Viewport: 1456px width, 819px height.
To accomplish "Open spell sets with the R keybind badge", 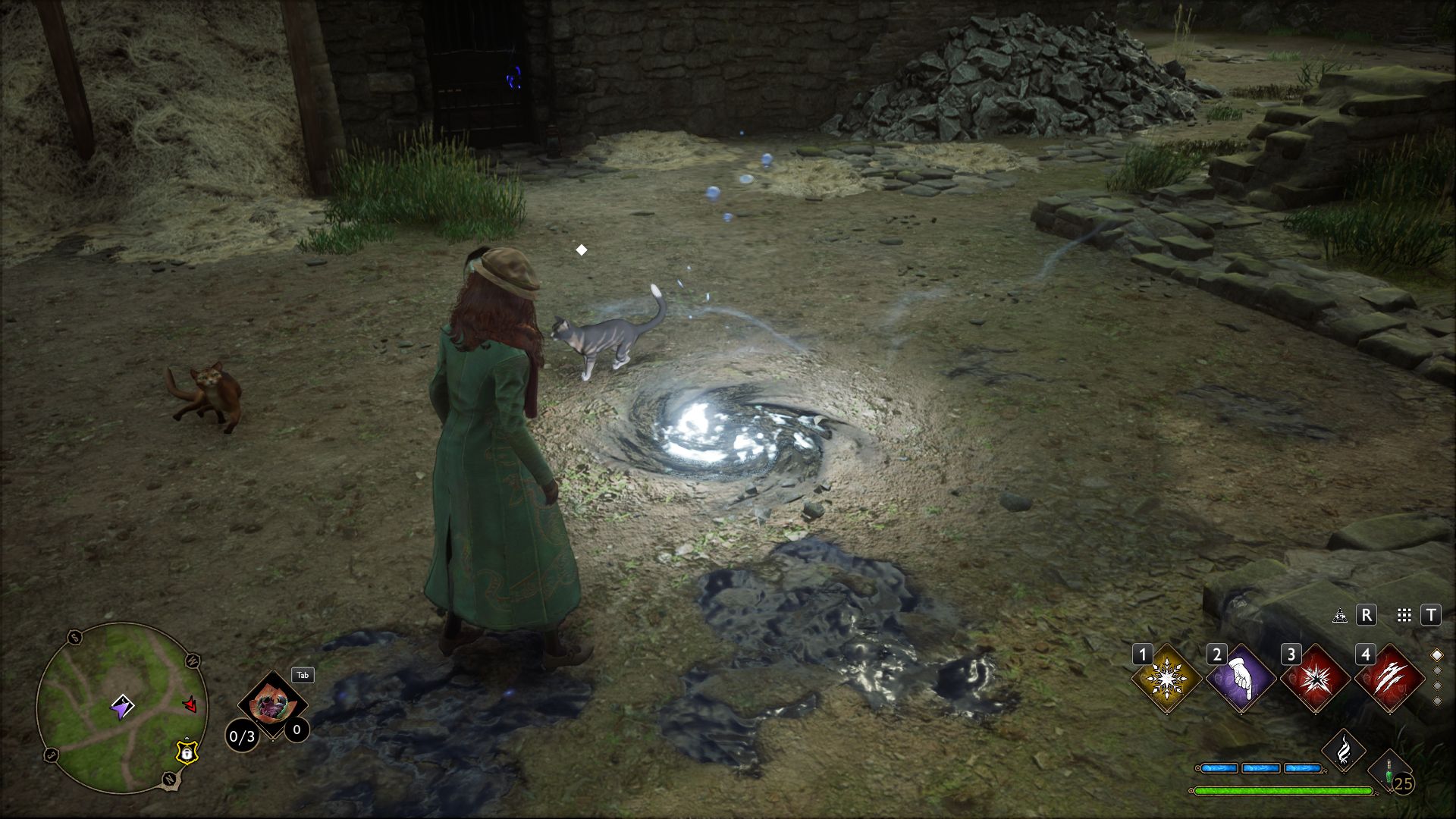I will coord(1367,614).
